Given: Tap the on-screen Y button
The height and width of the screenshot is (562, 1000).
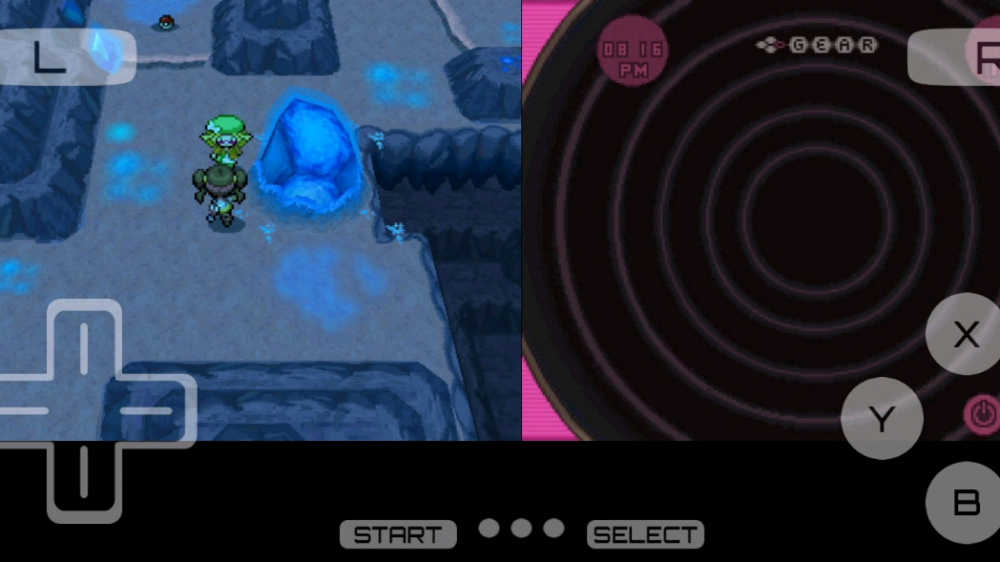Looking at the screenshot, I should point(881,419).
